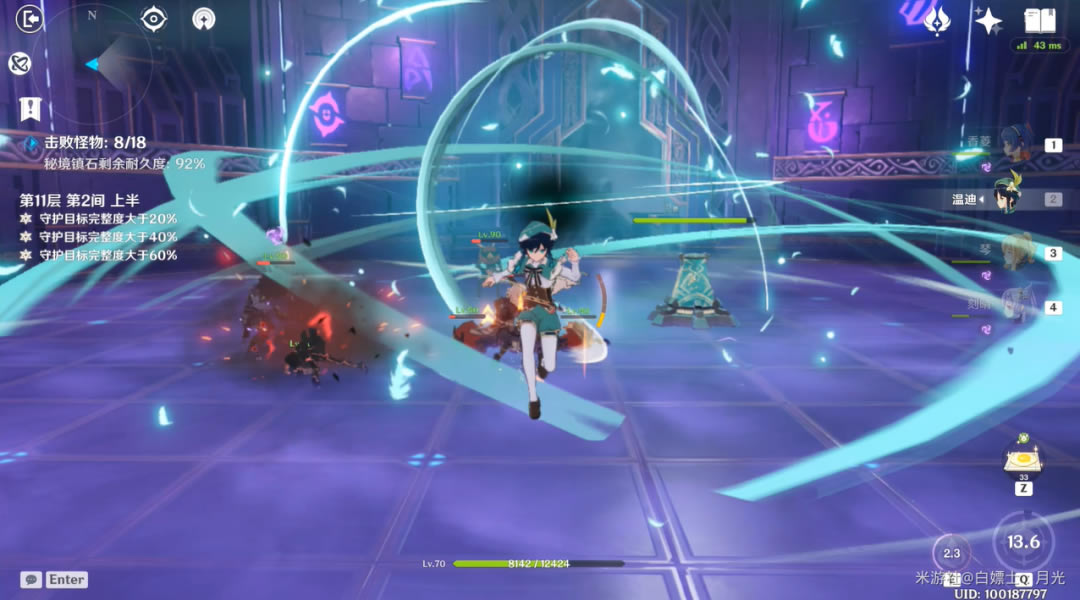Activate the elemental skill showing 2.3 cooldown

pos(951,553)
